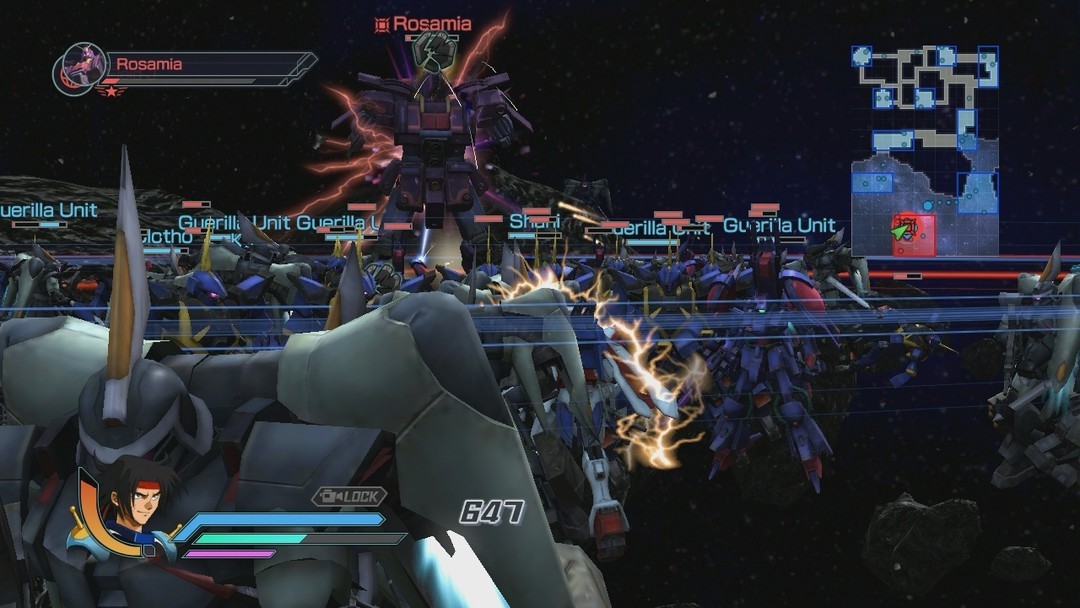Click the Rosamia name tag above the boss
This screenshot has height=608, width=1080.
point(423,23)
